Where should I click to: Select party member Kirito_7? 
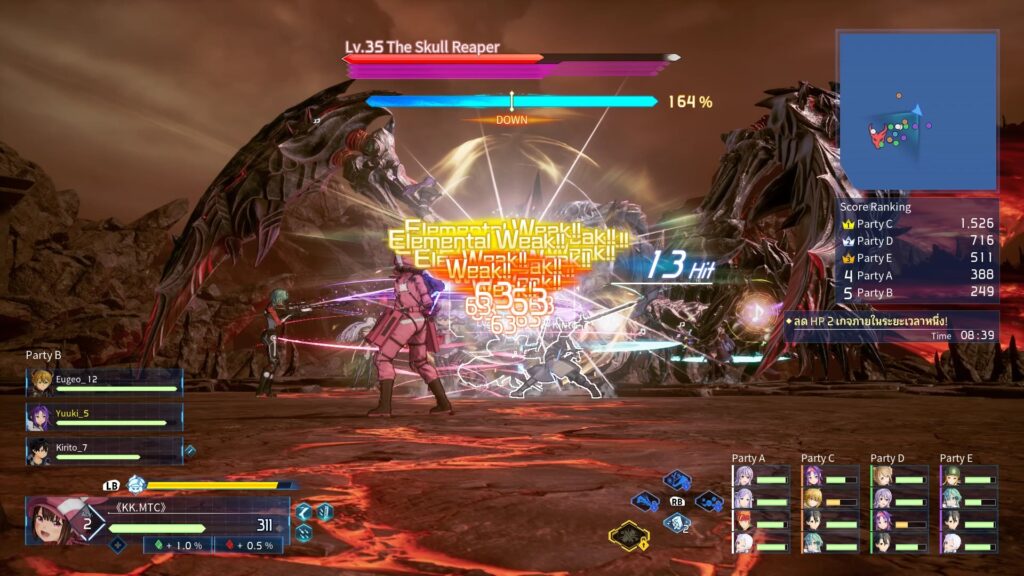(104, 450)
